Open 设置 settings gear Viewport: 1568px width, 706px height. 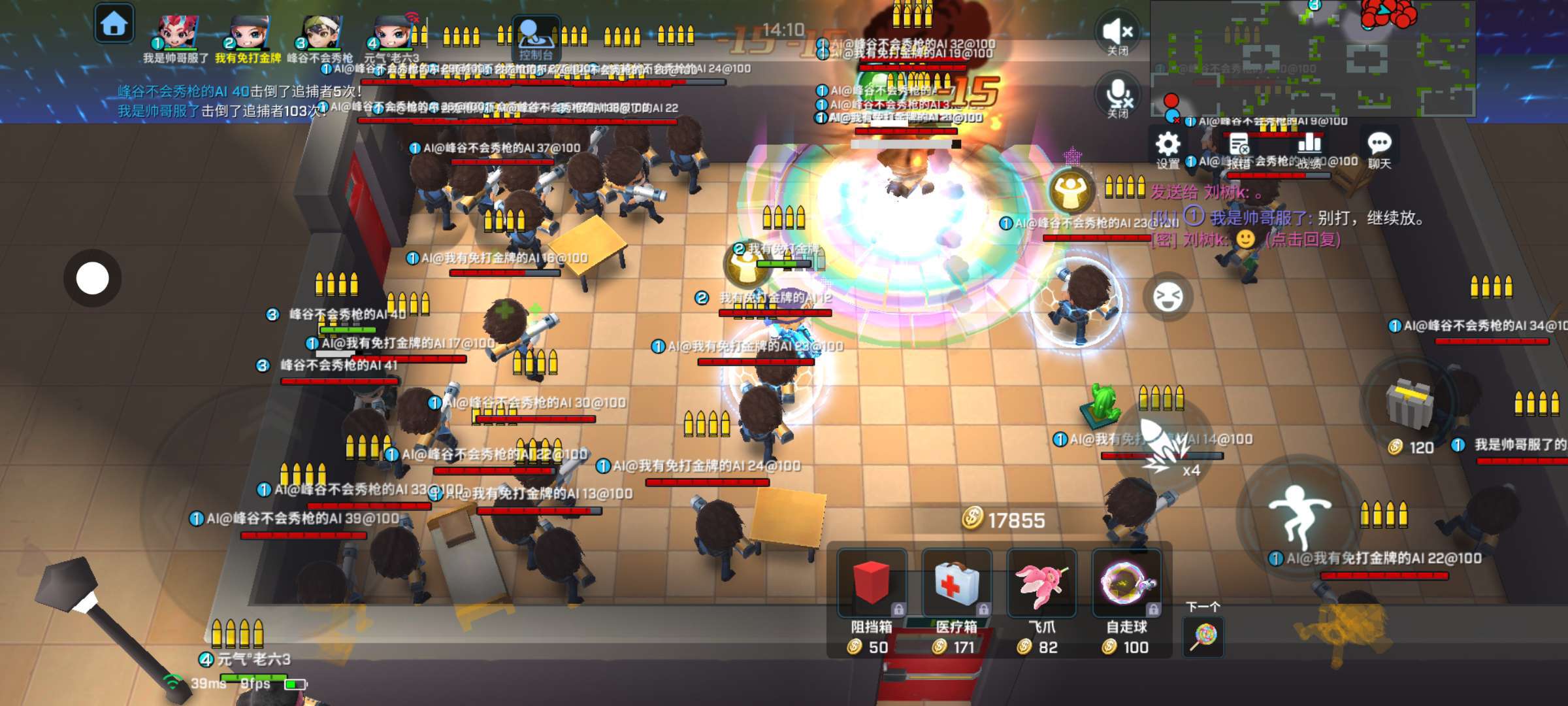(1168, 148)
